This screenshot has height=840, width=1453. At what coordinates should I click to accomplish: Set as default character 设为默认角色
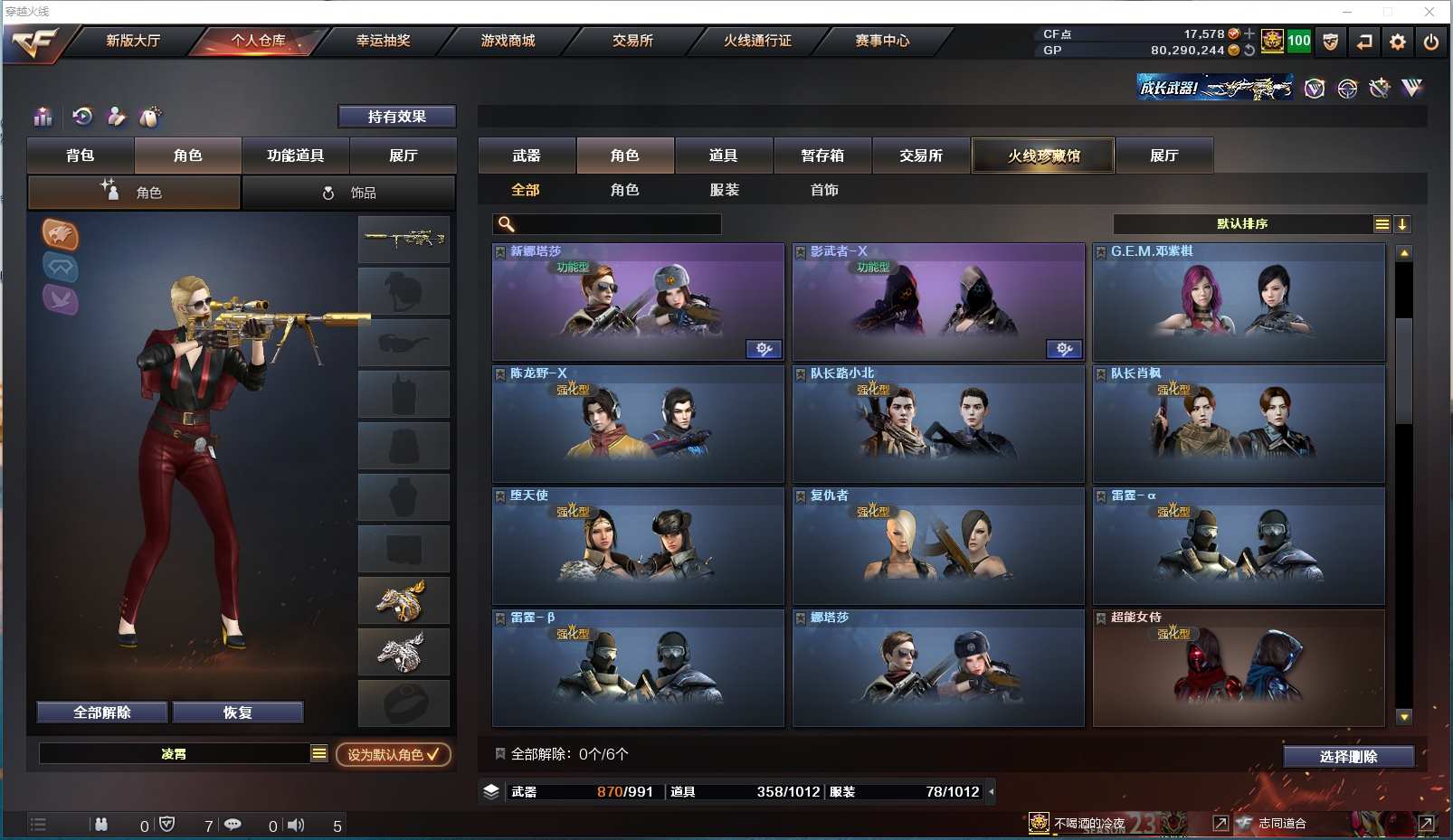394,754
